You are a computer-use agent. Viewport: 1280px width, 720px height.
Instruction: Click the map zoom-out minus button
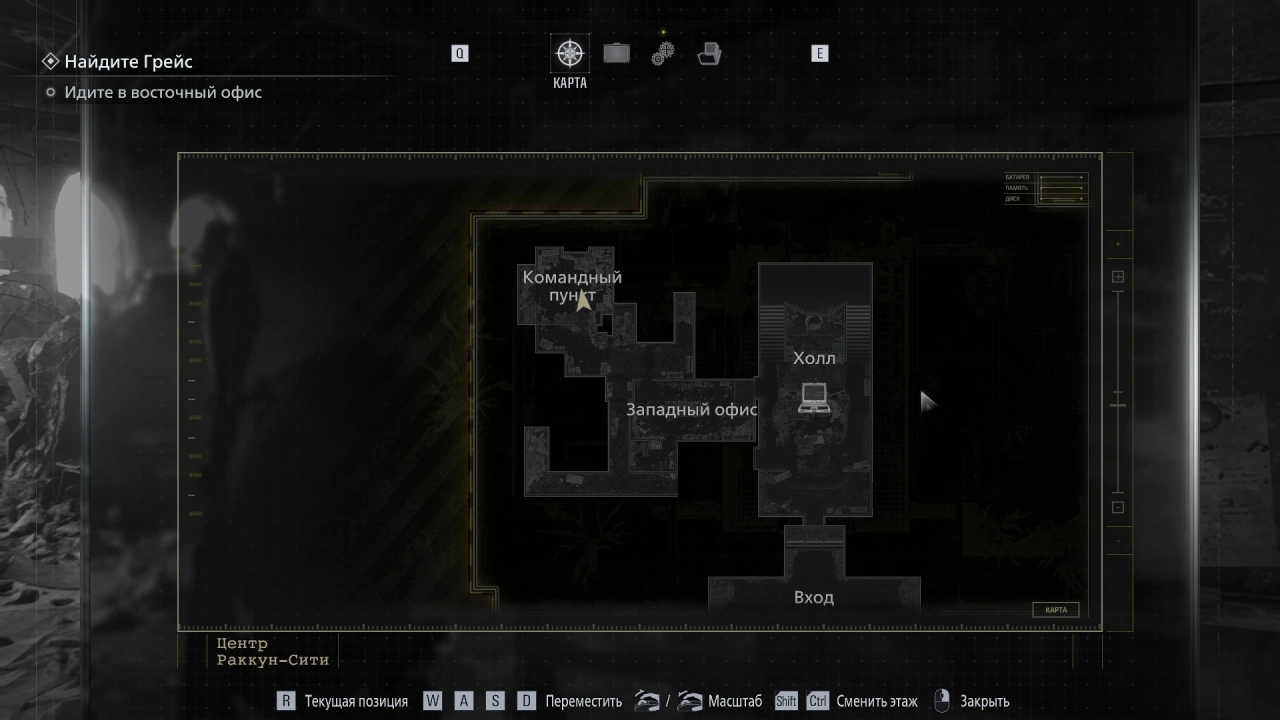tap(1118, 507)
